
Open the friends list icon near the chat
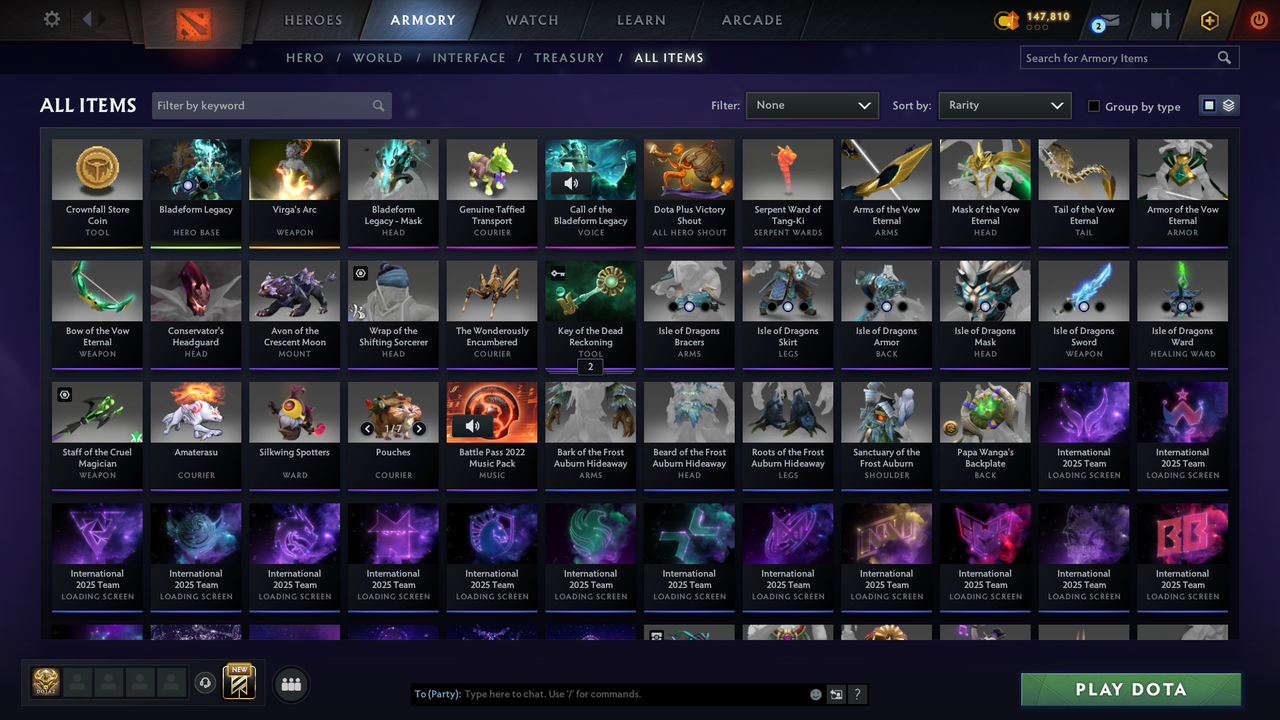point(290,684)
